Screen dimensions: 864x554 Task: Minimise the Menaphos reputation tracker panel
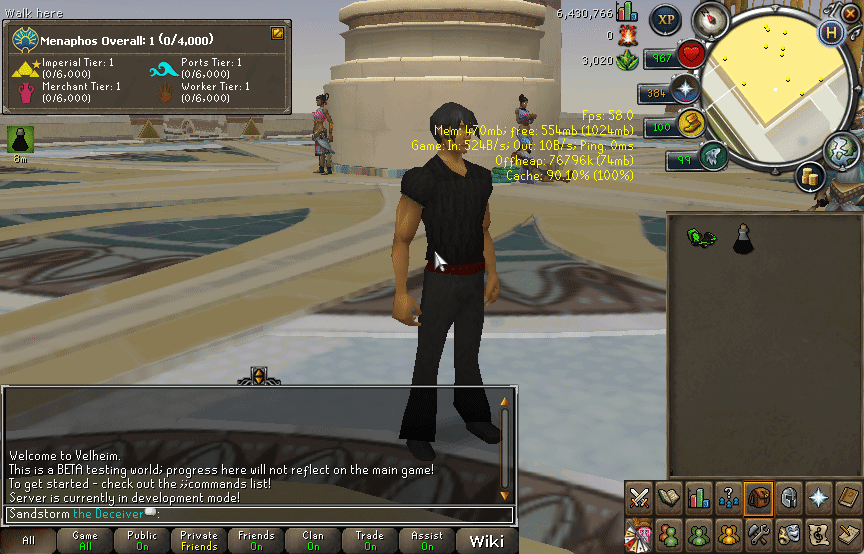click(x=277, y=33)
